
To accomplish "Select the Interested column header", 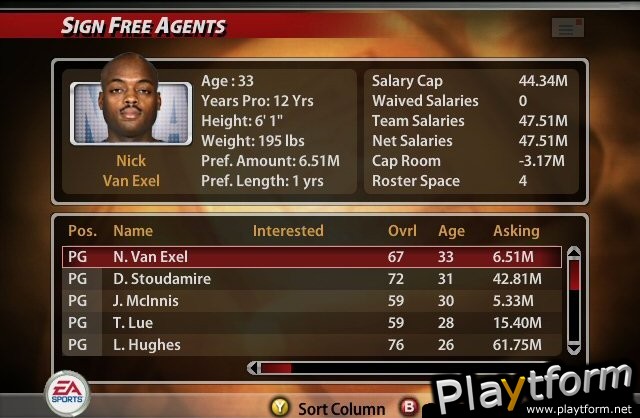I will 288,231.
